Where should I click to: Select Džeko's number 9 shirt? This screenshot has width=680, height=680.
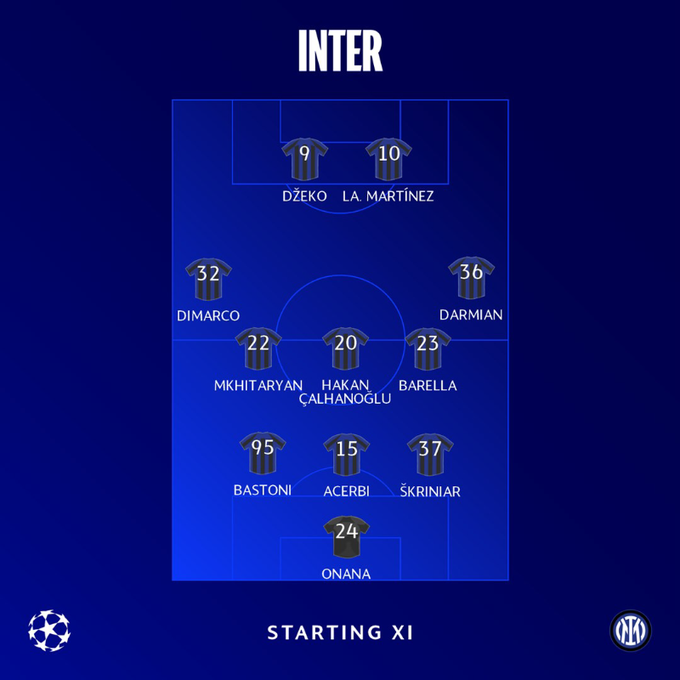304,160
